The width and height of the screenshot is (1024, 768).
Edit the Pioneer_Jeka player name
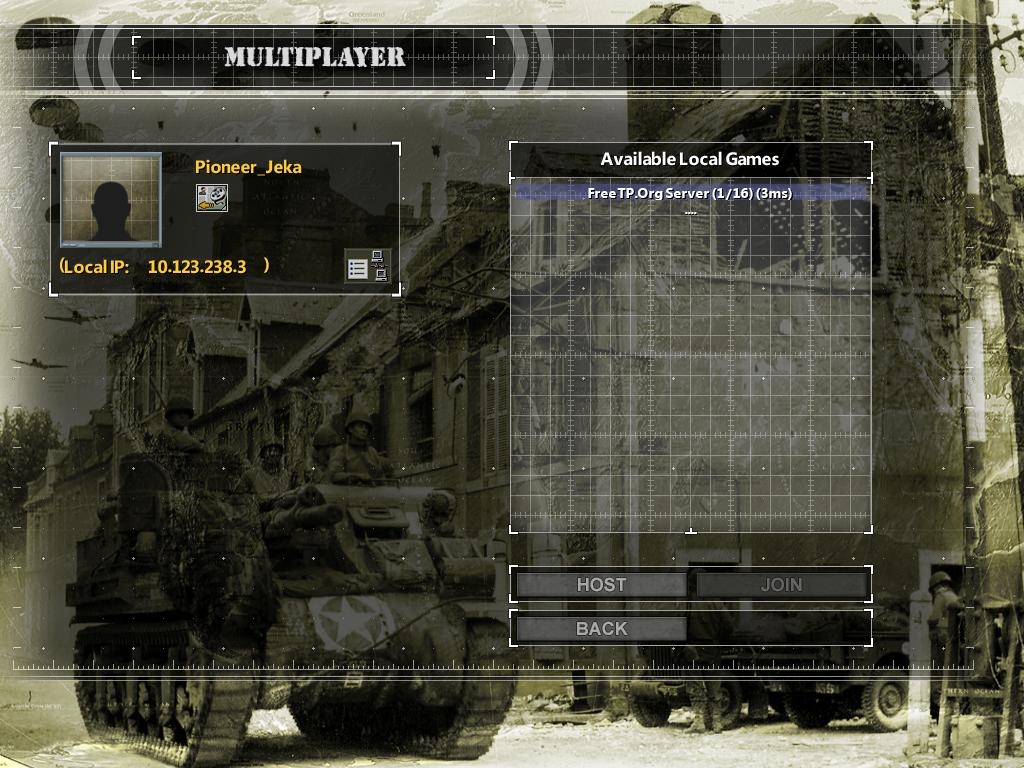[248, 167]
